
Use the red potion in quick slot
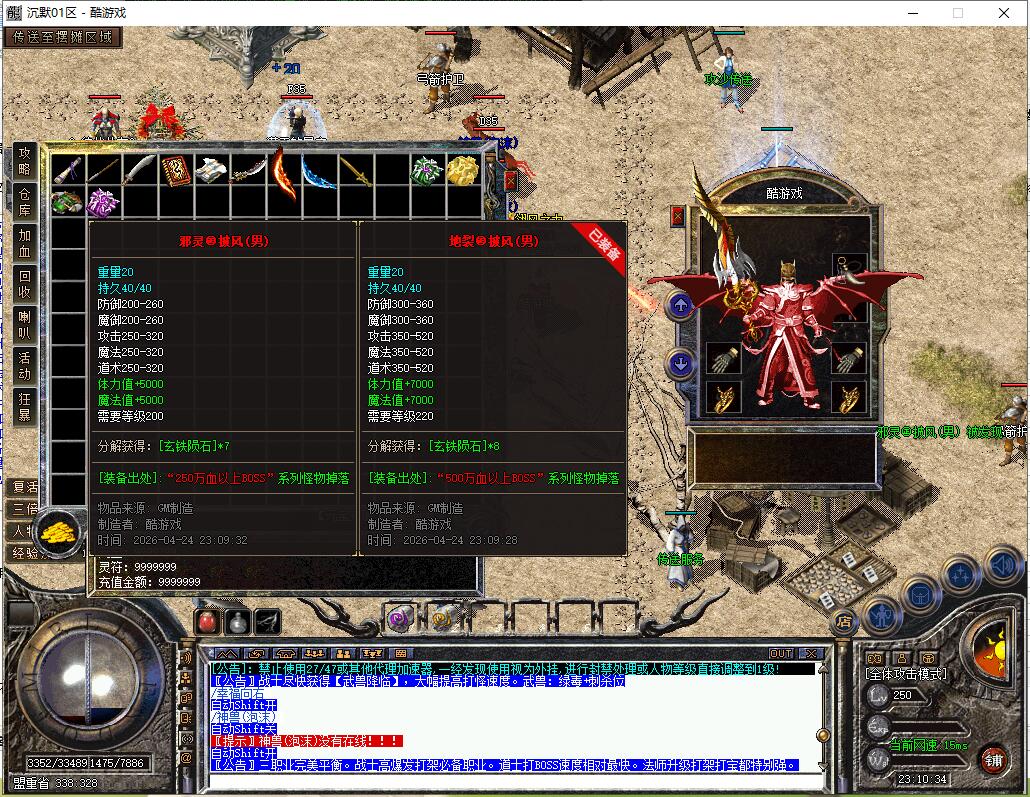tap(207, 621)
